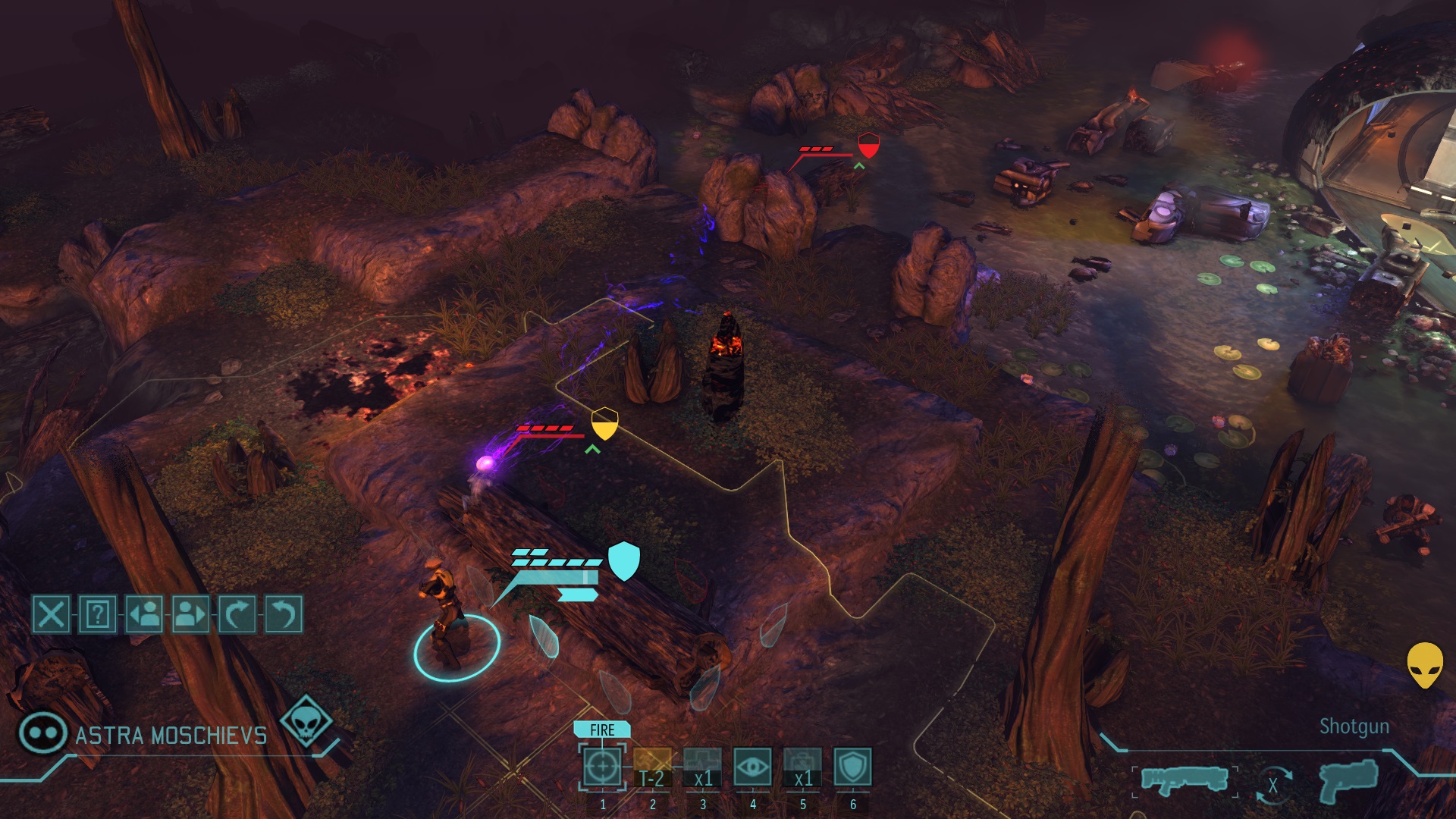Image resolution: width=1456 pixels, height=819 pixels.
Task: Select the shotgun primary weapon
Action: (x=1184, y=780)
